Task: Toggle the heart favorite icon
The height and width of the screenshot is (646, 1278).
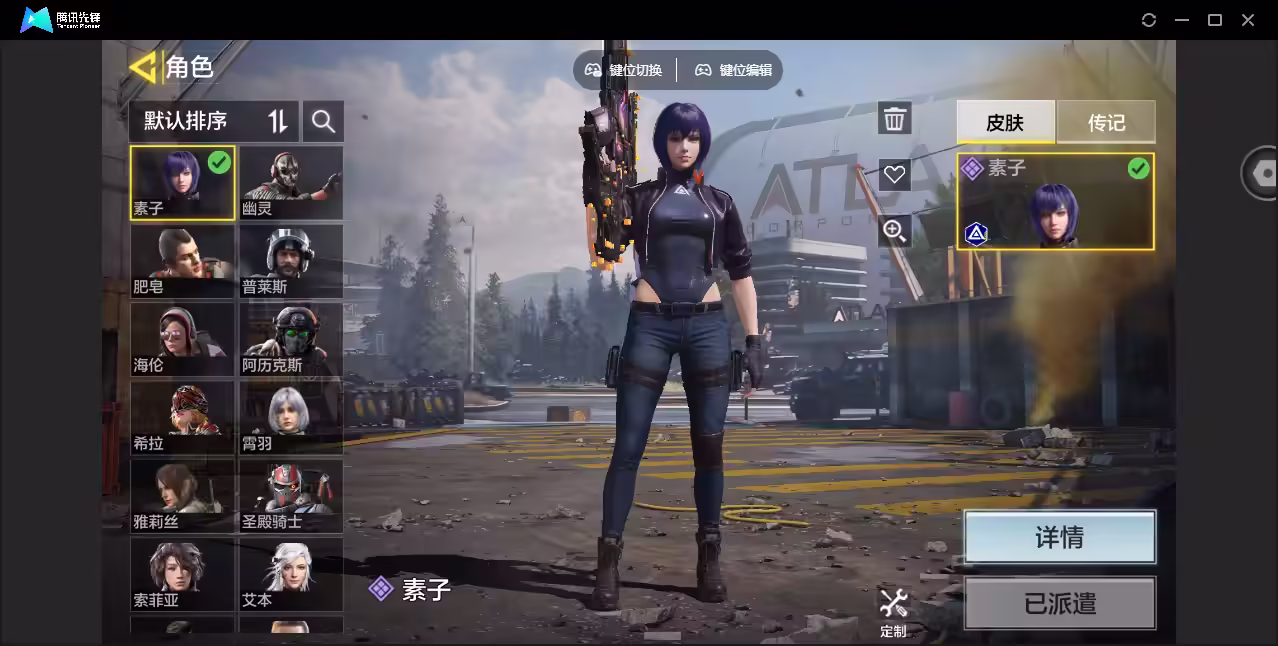Action: click(x=894, y=175)
